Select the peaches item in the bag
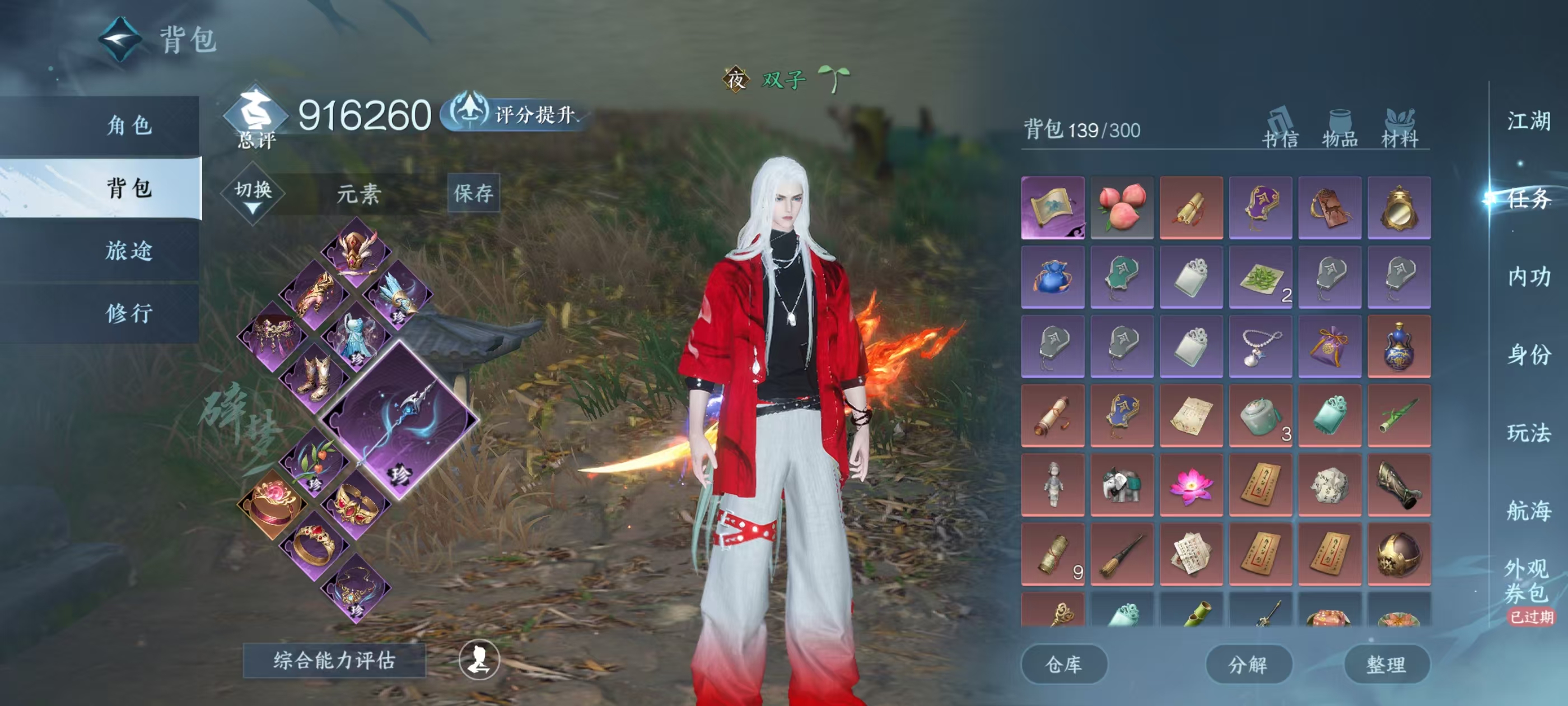 click(1121, 207)
